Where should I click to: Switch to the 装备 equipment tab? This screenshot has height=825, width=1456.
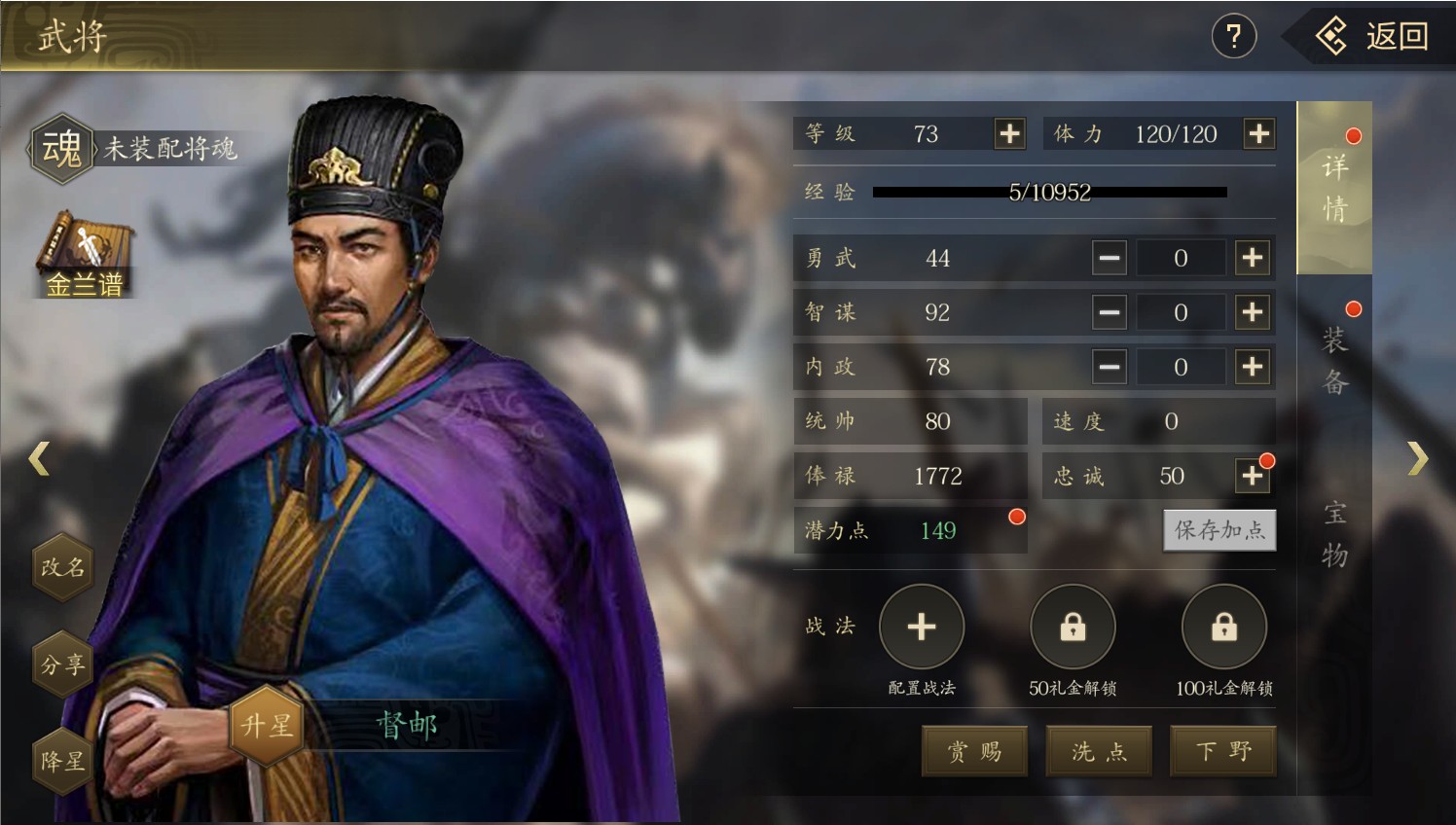[x=1334, y=360]
